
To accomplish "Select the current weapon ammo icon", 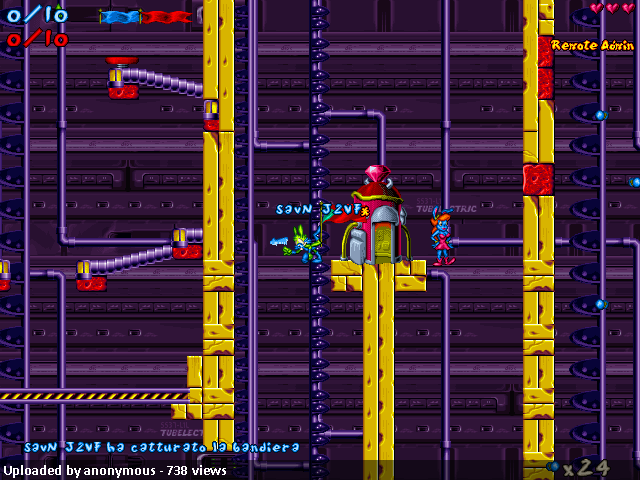I will 553,466.
